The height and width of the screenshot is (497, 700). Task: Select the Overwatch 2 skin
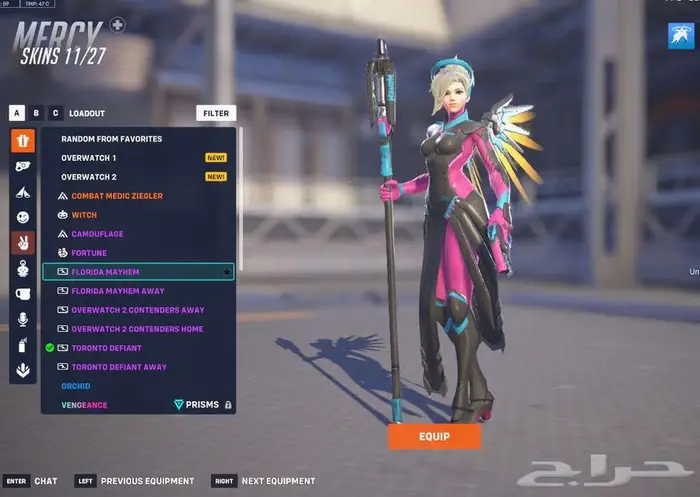pyautogui.click(x=89, y=177)
